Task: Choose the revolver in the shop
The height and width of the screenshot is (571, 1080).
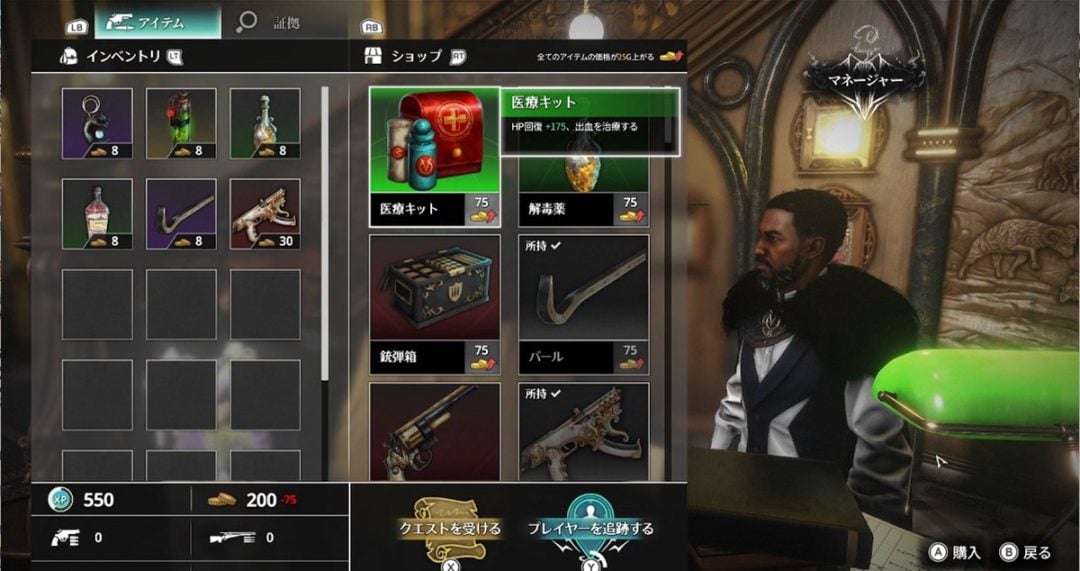Action: (434, 430)
